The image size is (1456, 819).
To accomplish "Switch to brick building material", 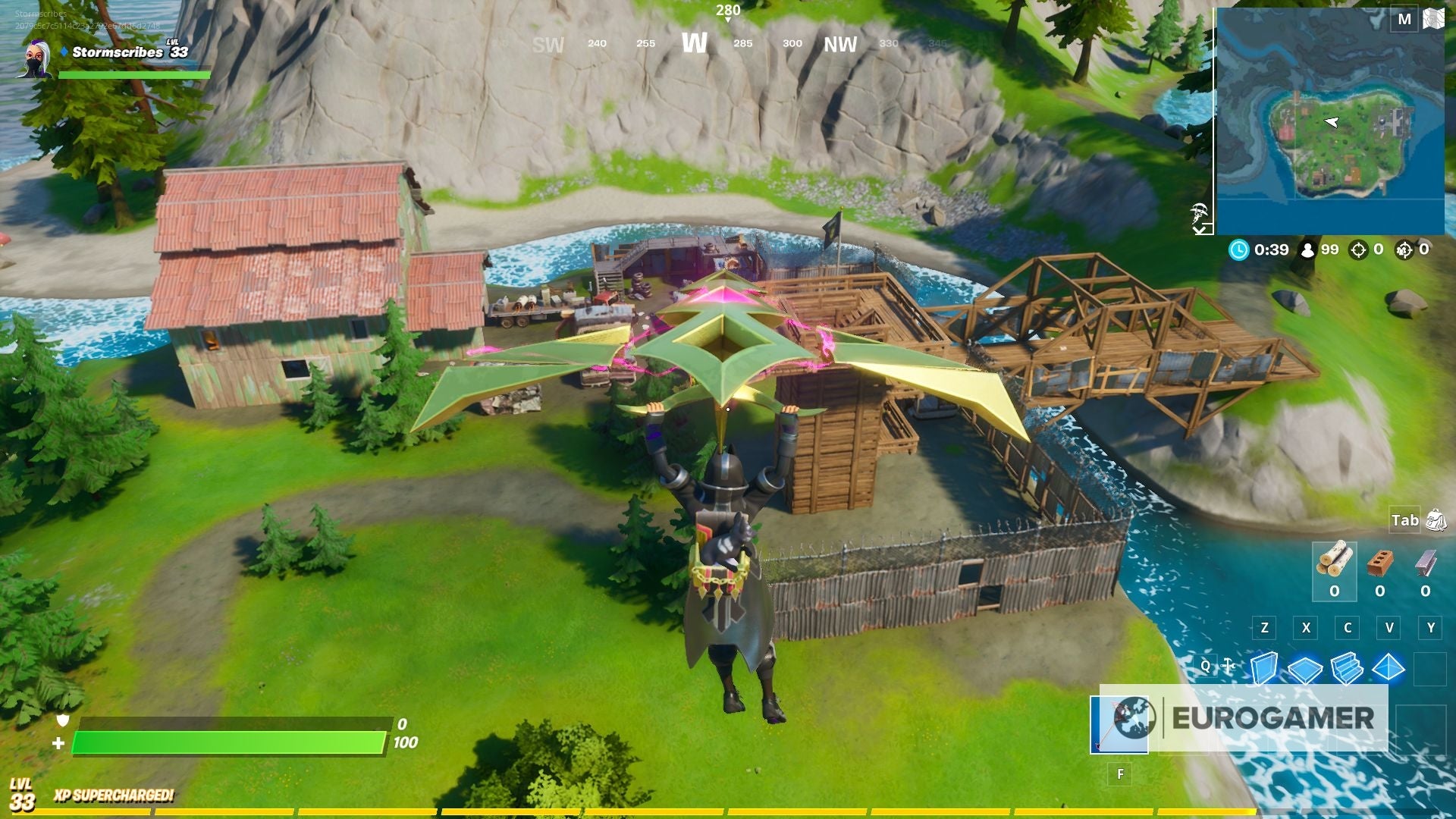I will pos(1379,560).
